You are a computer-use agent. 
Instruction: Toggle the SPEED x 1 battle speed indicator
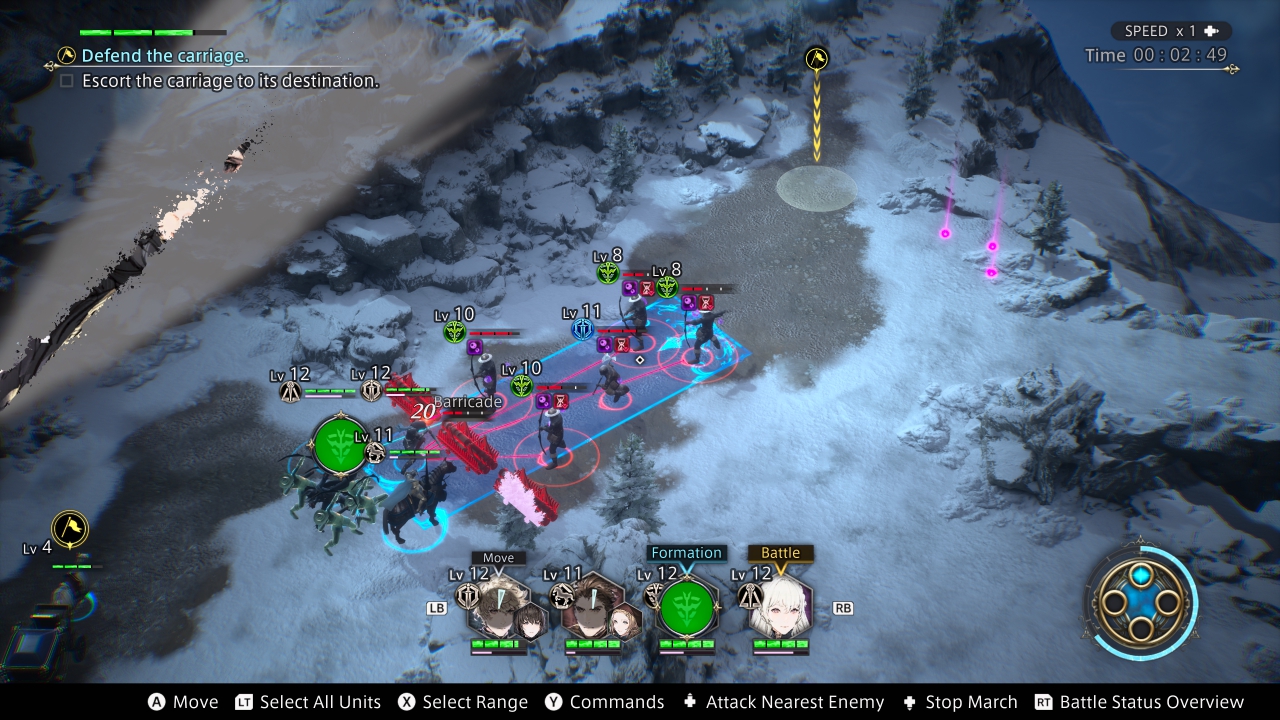(1168, 31)
